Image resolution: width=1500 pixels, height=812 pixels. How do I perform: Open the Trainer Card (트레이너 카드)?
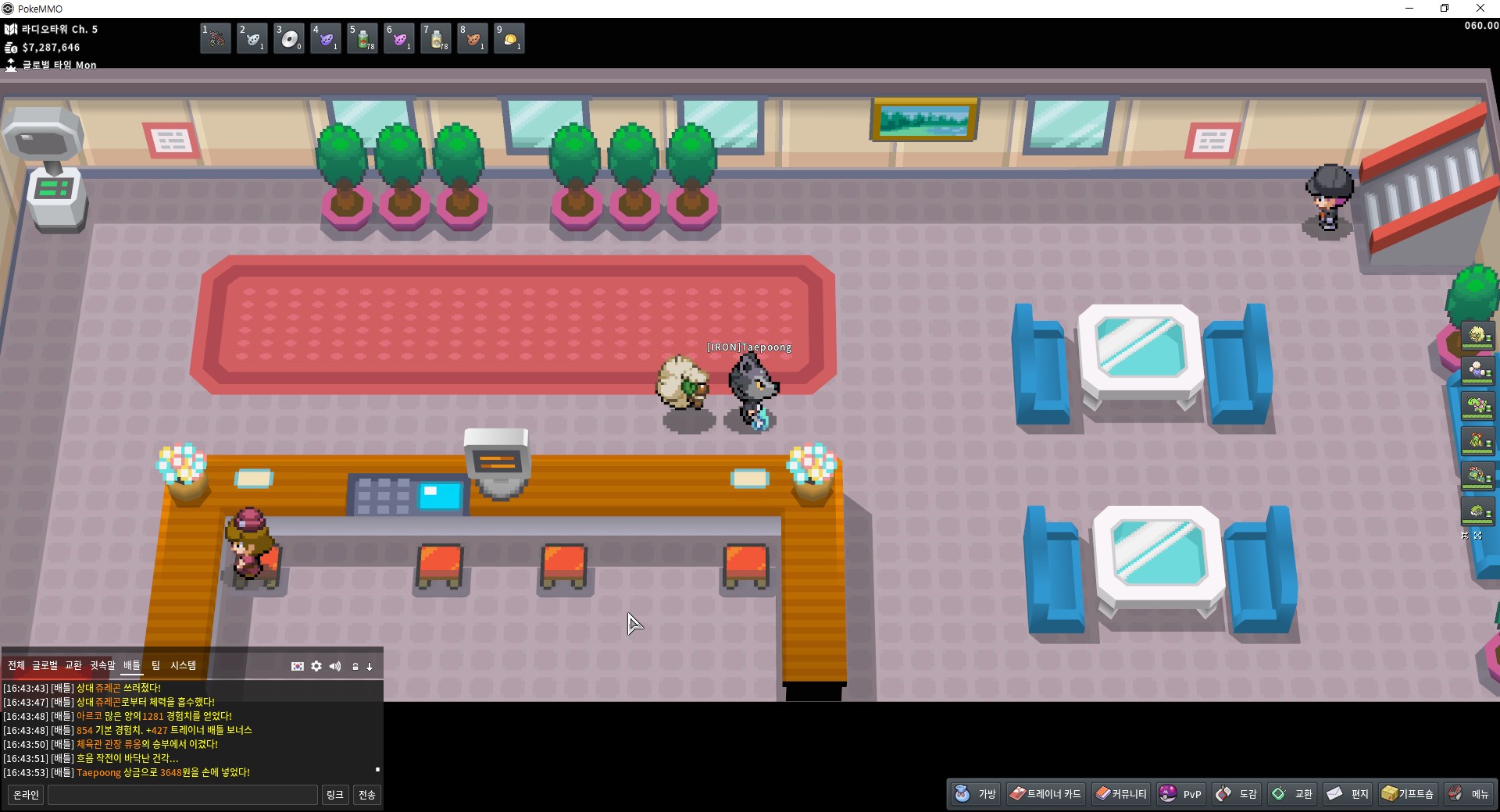click(x=1045, y=794)
